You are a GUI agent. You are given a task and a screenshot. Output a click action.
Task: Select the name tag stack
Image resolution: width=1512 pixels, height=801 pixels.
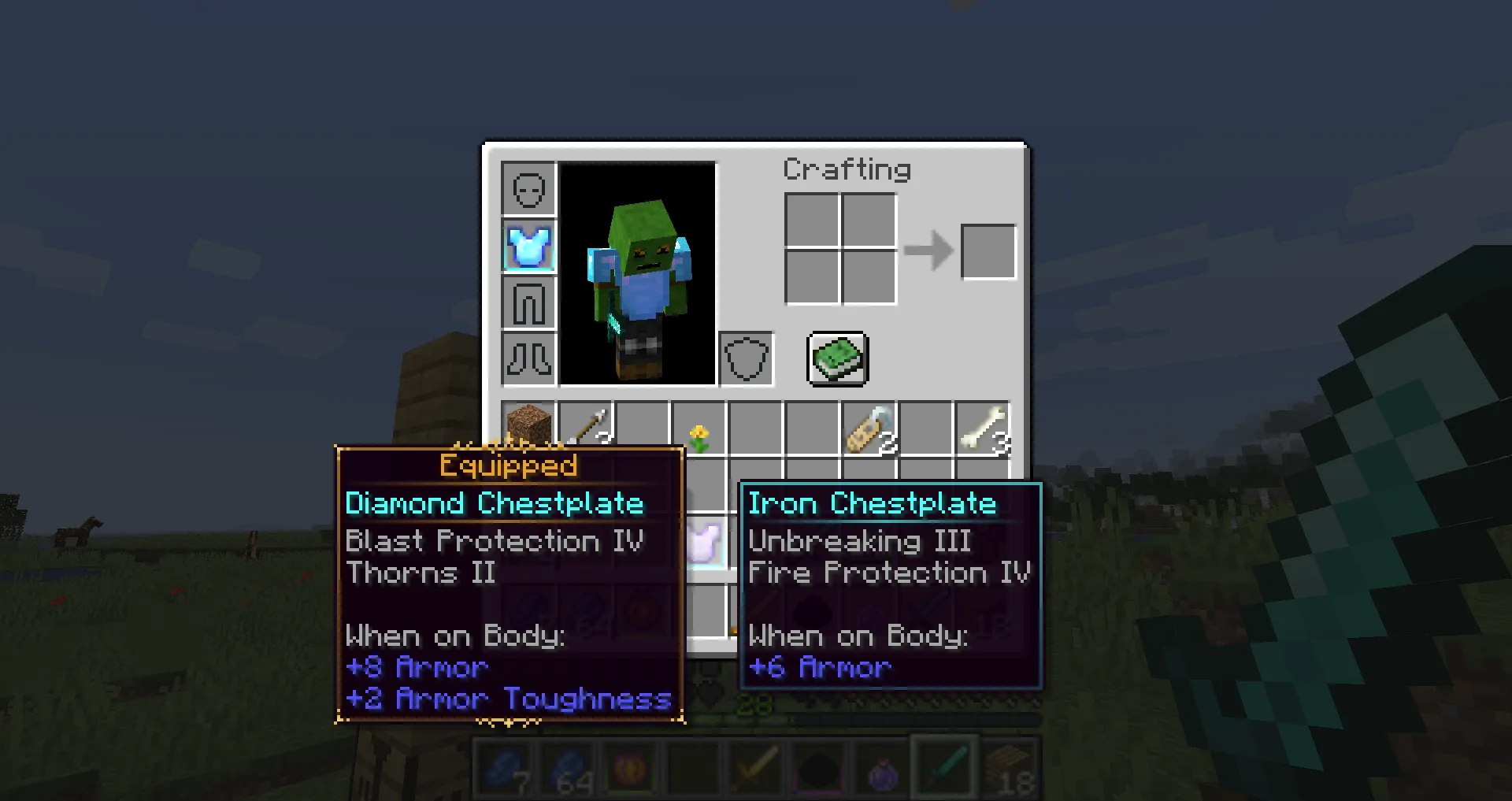pos(869,429)
